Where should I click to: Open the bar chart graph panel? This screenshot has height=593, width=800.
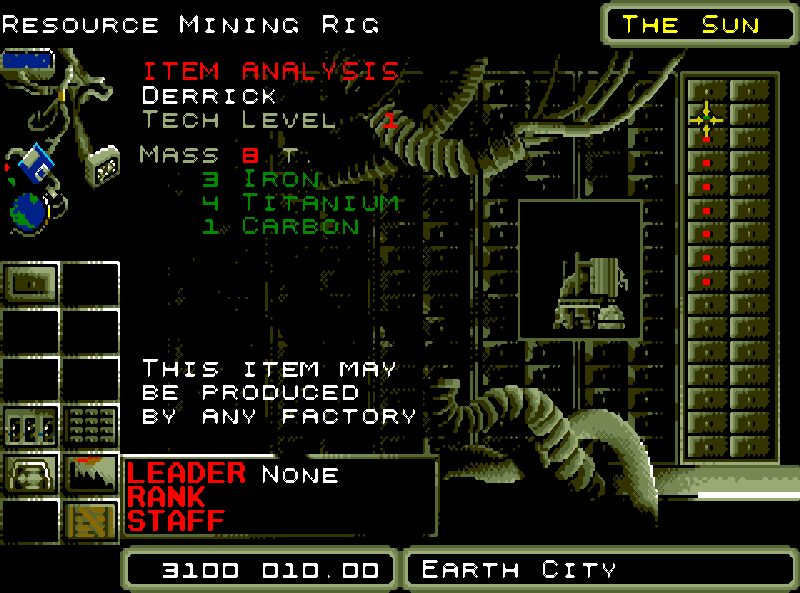coord(91,473)
